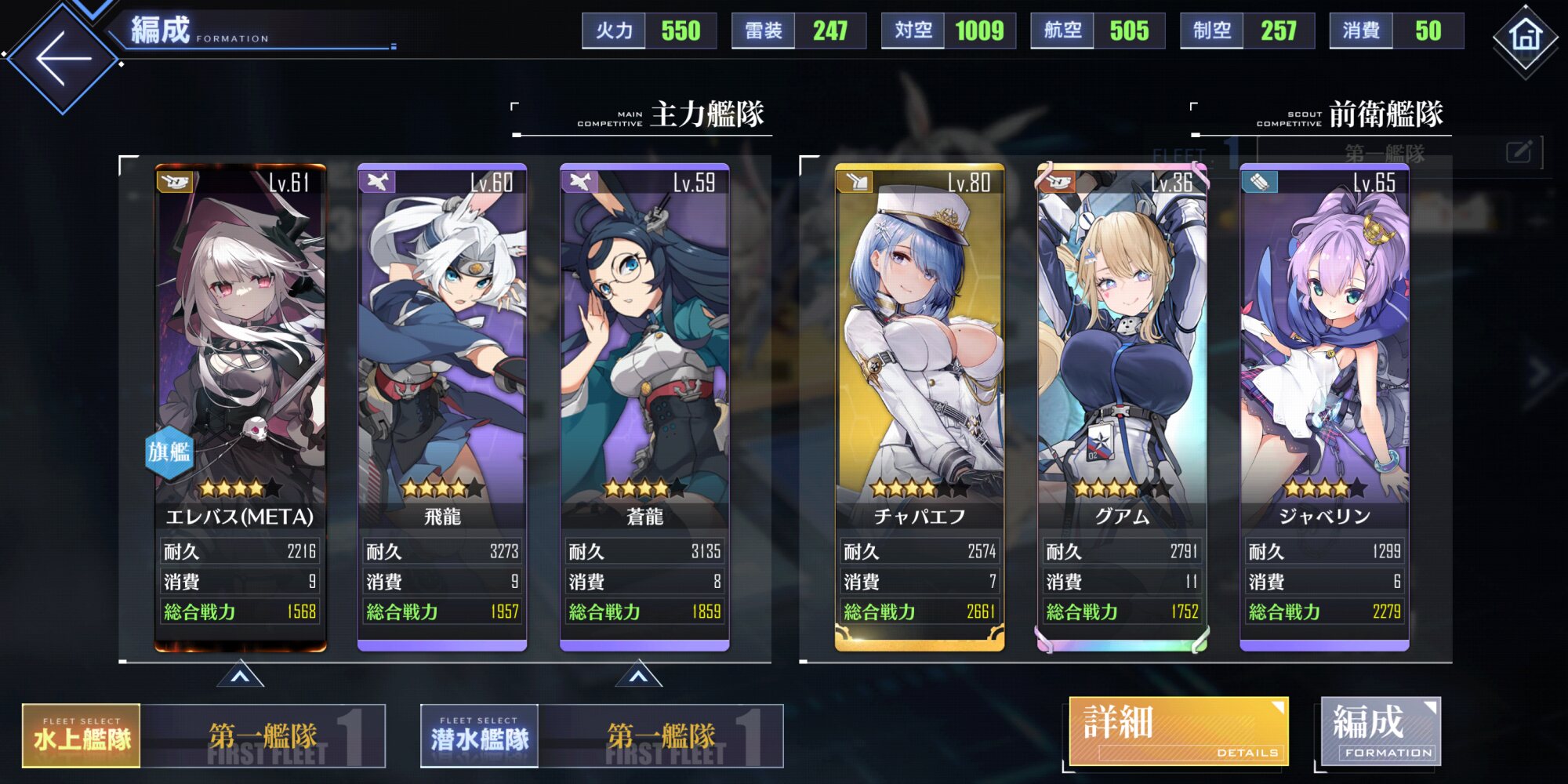Go back with the arrow button
The width and height of the screenshot is (1568, 784).
point(63,58)
